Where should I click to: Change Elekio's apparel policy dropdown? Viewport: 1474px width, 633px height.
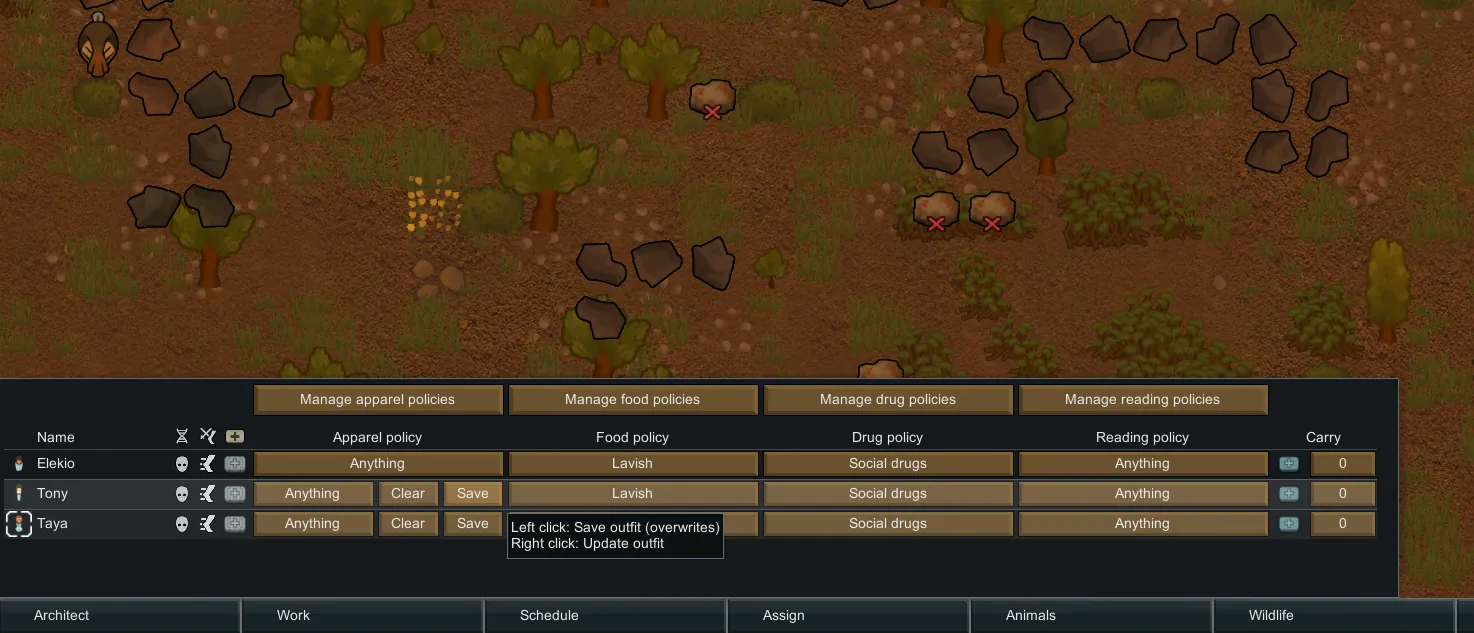377,464
